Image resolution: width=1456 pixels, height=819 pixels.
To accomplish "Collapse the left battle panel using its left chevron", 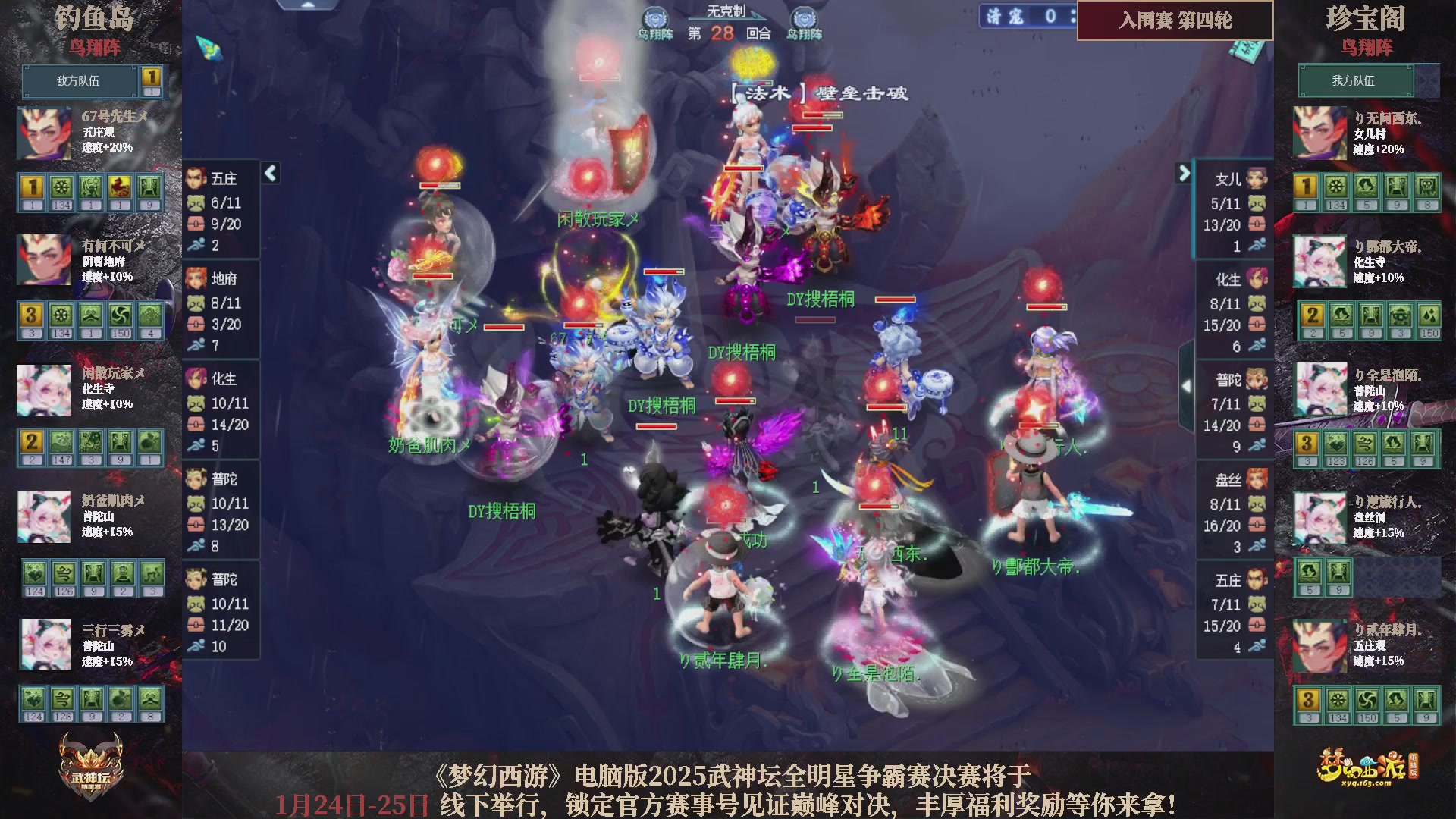I will pyautogui.click(x=269, y=173).
